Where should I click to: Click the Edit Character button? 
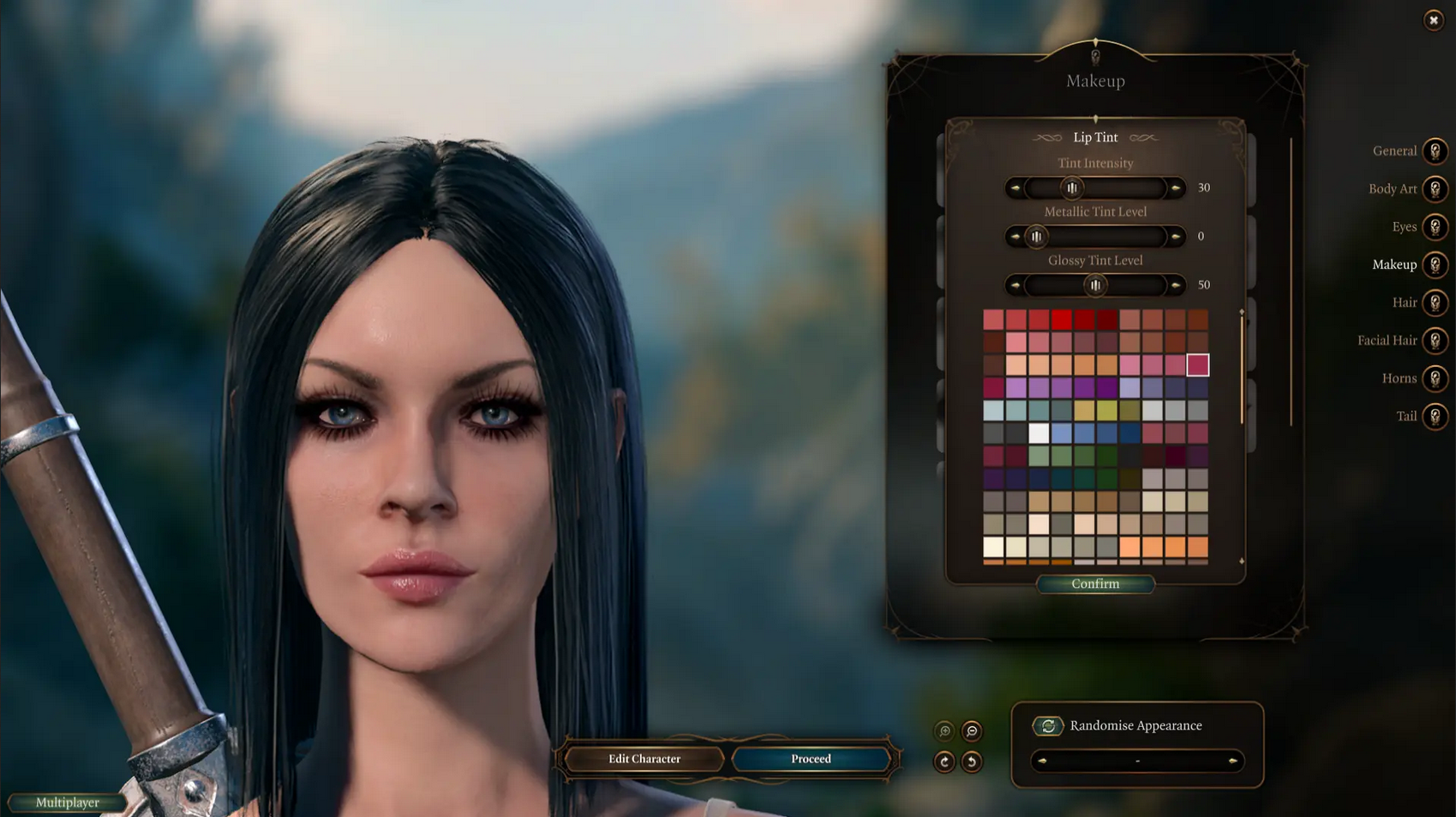pos(643,758)
